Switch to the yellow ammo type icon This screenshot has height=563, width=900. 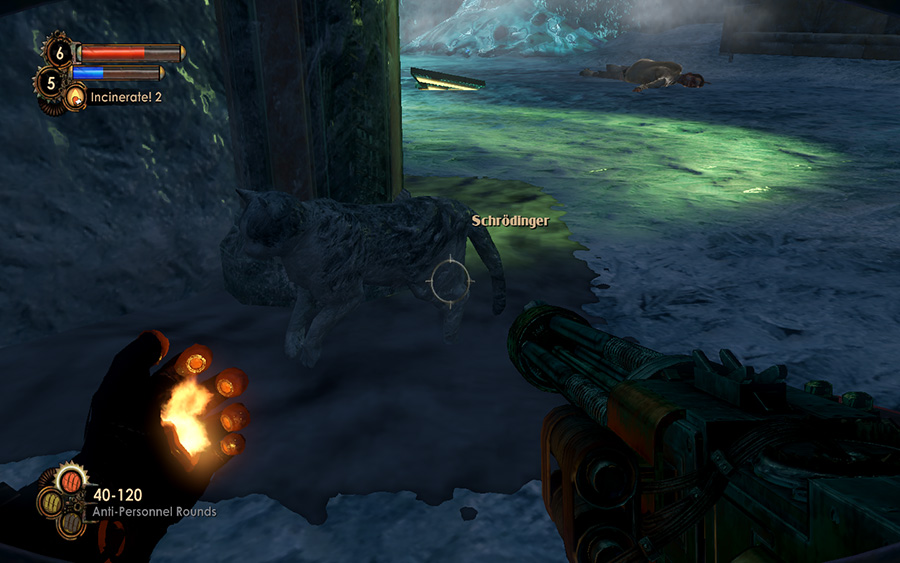[x=50, y=503]
